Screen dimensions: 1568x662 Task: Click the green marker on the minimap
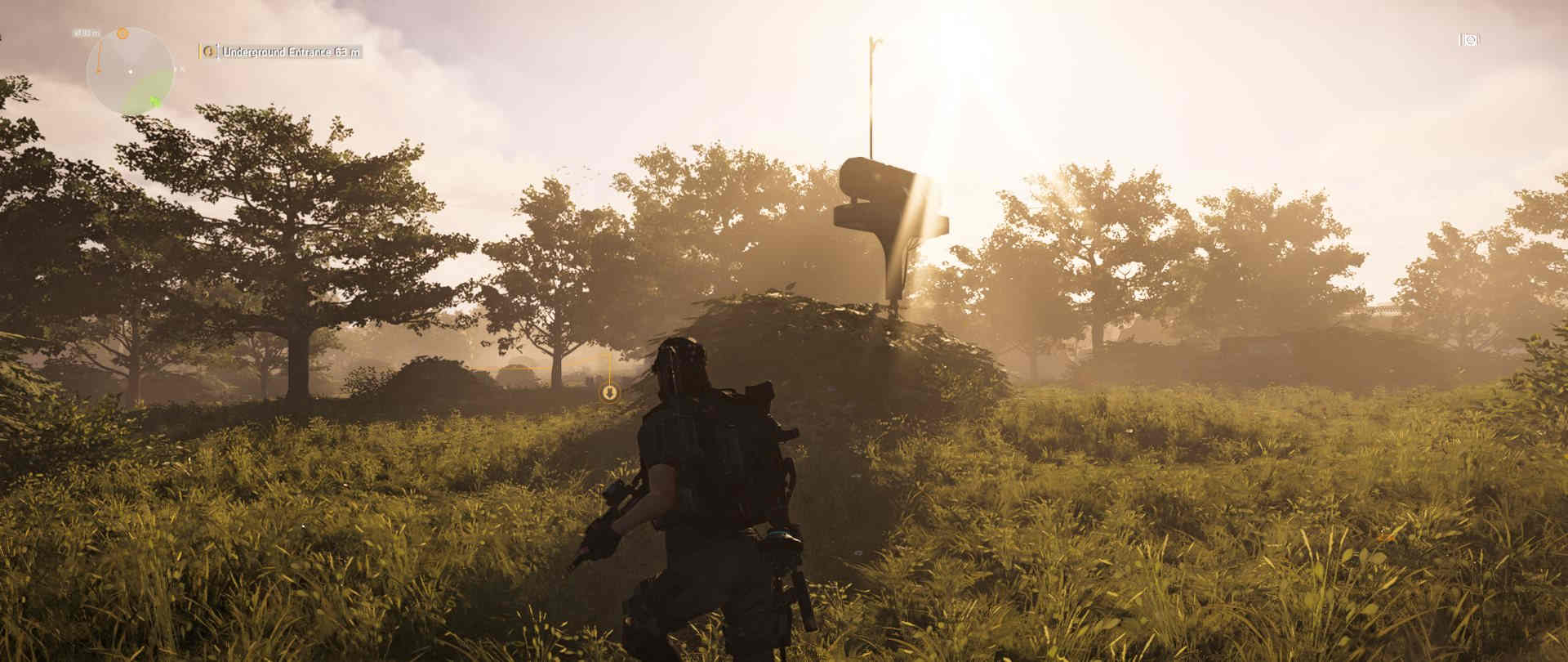tap(154, 101)
